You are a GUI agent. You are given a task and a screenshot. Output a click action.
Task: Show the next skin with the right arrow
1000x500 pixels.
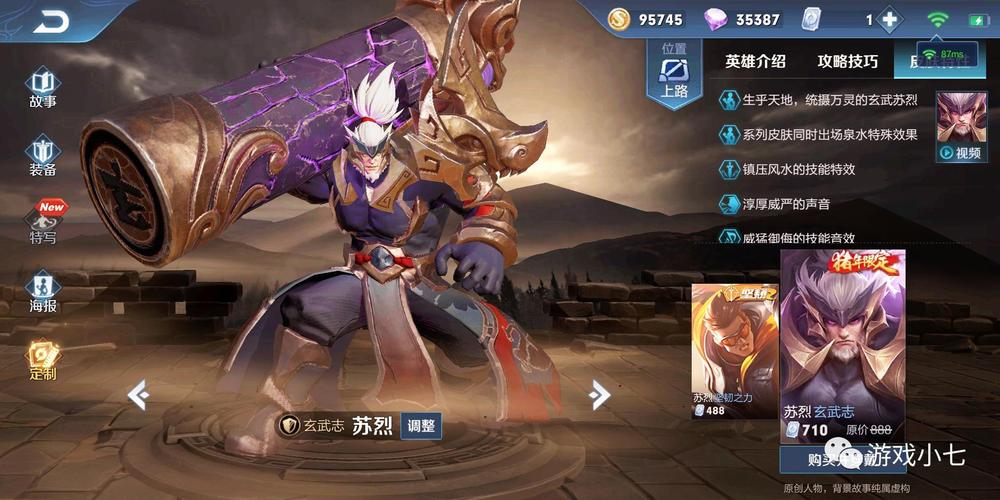tap(599, 395)
